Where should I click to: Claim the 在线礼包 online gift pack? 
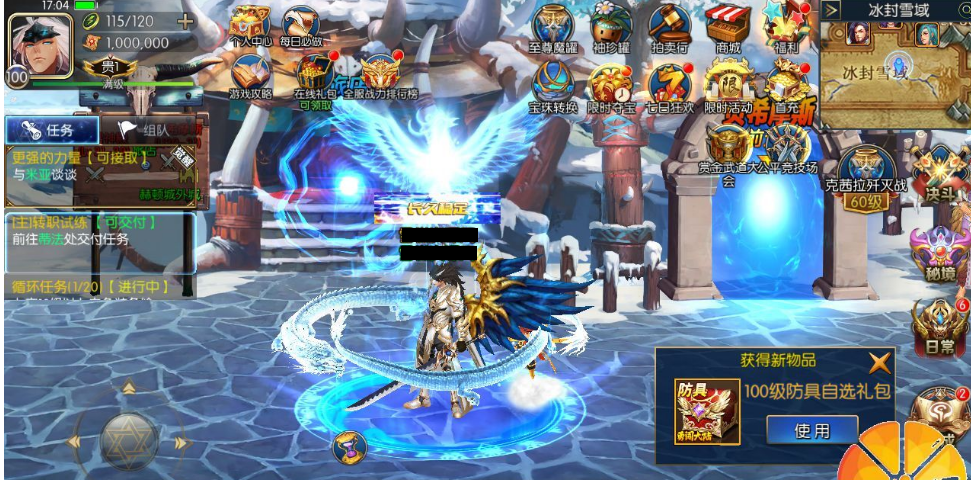(x=314, y=74)
